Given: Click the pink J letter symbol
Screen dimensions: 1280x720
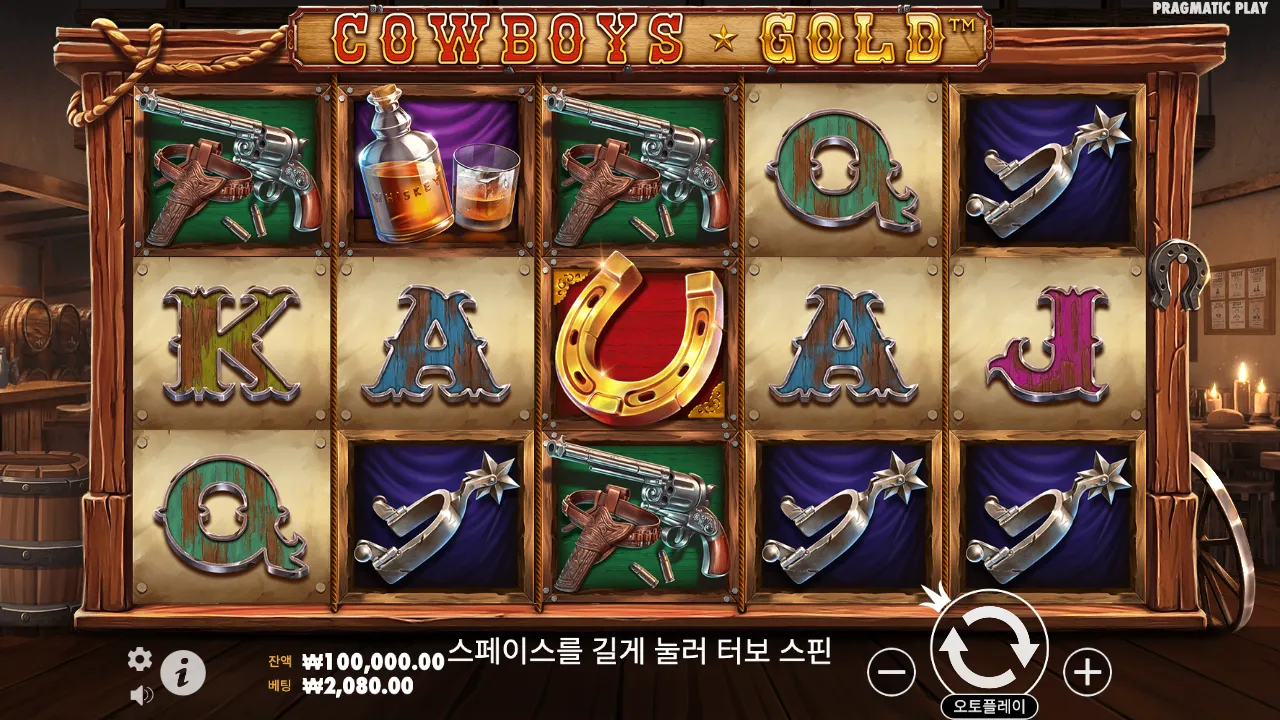Looking at the screenshot, I should (x=1047, y=345).
